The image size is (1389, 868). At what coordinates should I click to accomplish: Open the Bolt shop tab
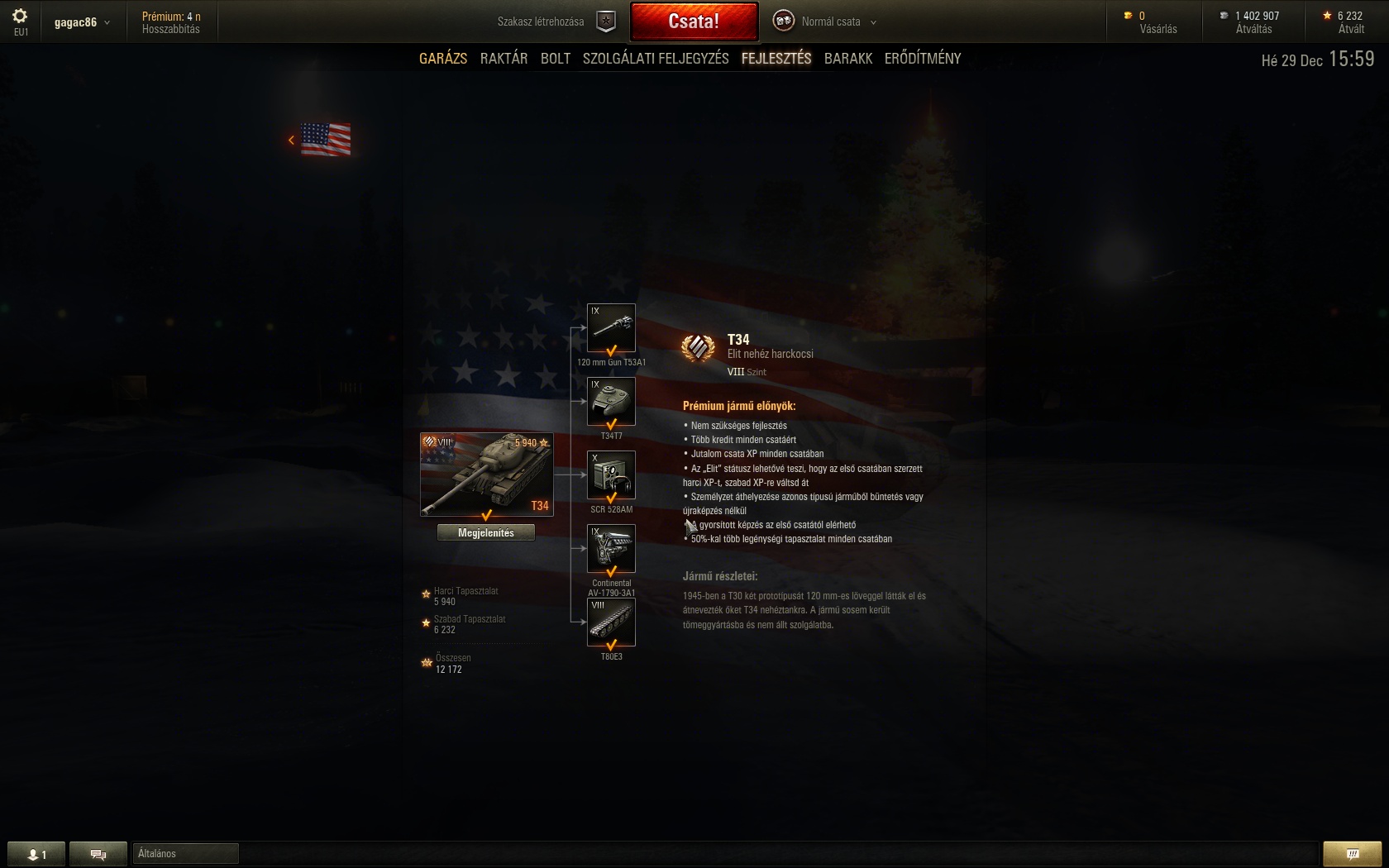coord(556,59)
